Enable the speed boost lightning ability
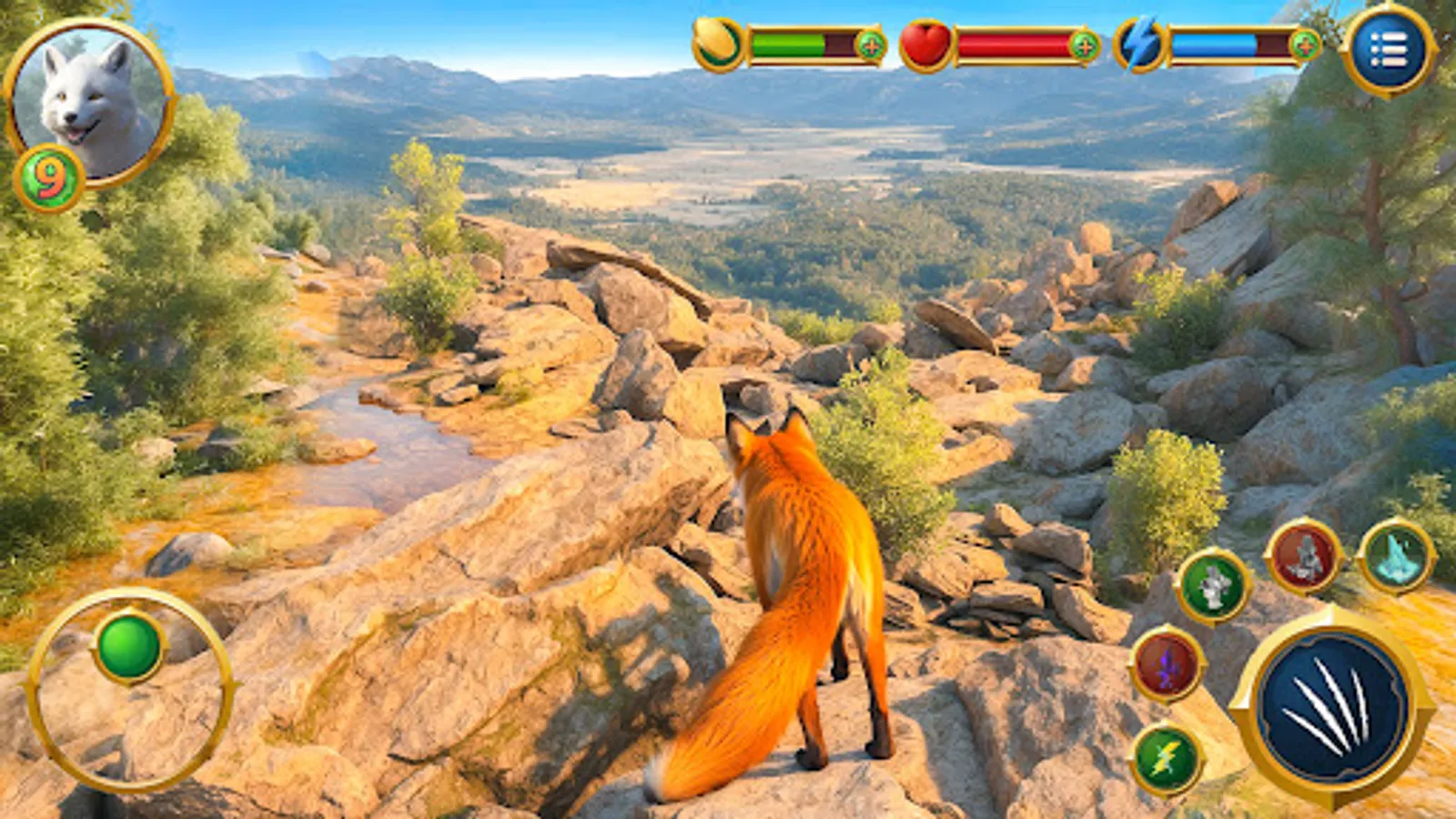Screen dimensions: 1456x819 pyautogui.click(x=1168, y=759)
